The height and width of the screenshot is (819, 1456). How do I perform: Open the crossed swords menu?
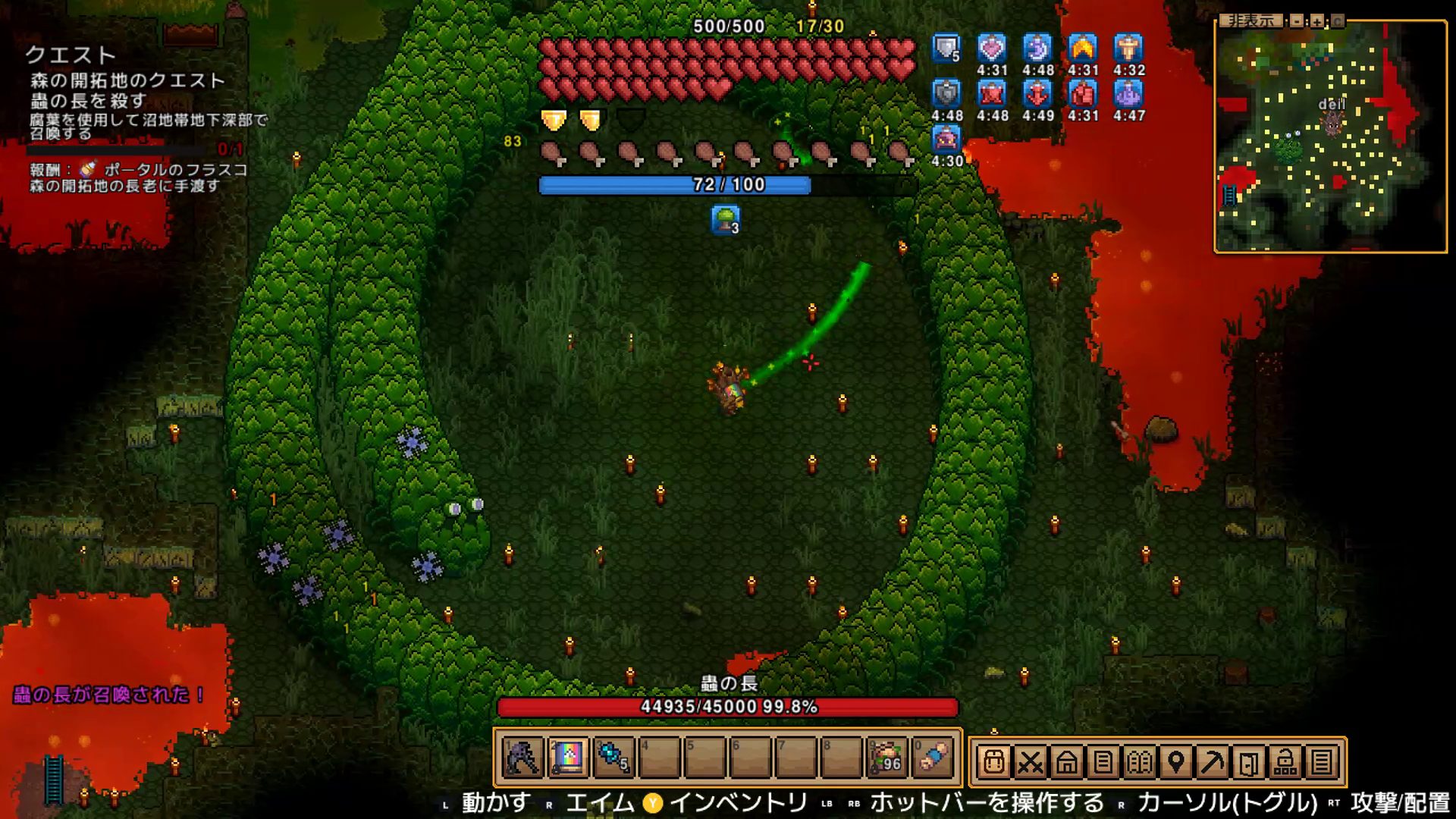tap(1030, 761)
